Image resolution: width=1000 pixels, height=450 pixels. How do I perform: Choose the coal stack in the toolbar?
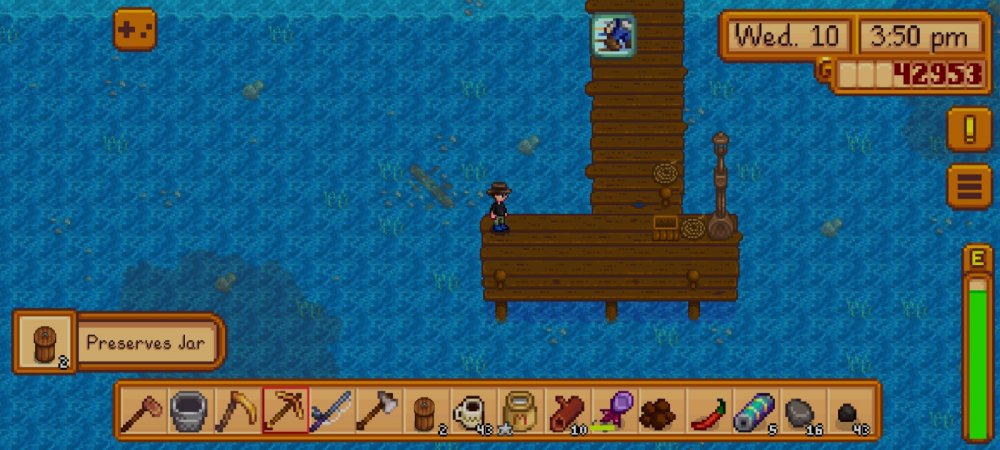(x=849, y=411)
